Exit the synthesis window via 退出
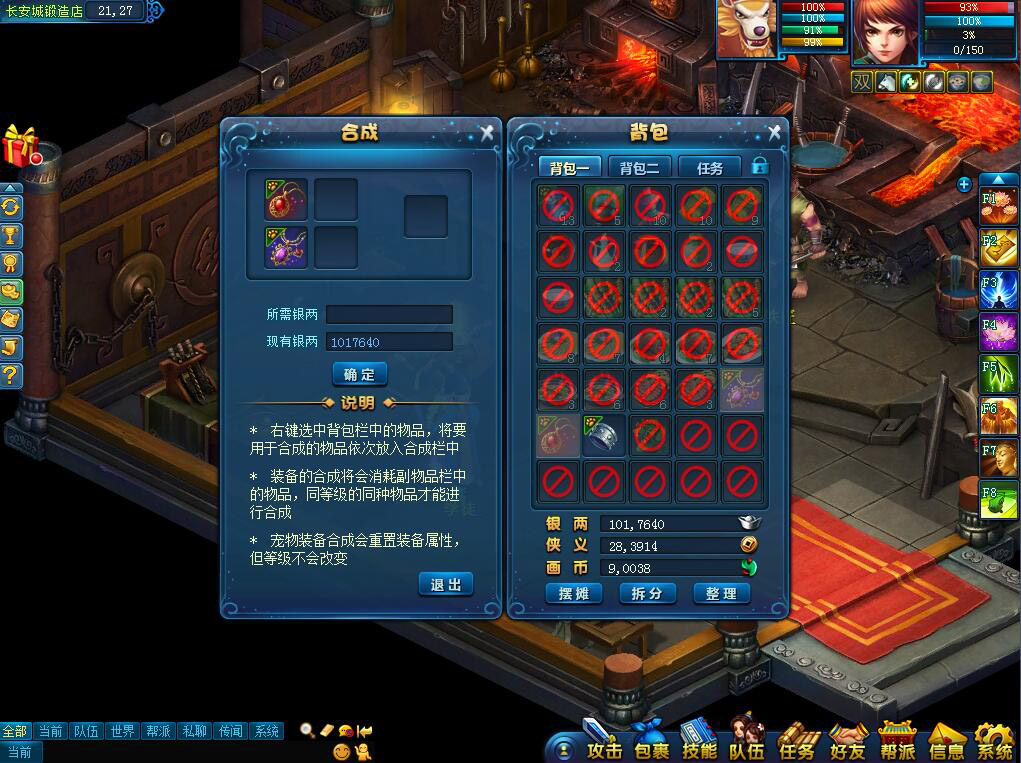 tap(445, 584)
